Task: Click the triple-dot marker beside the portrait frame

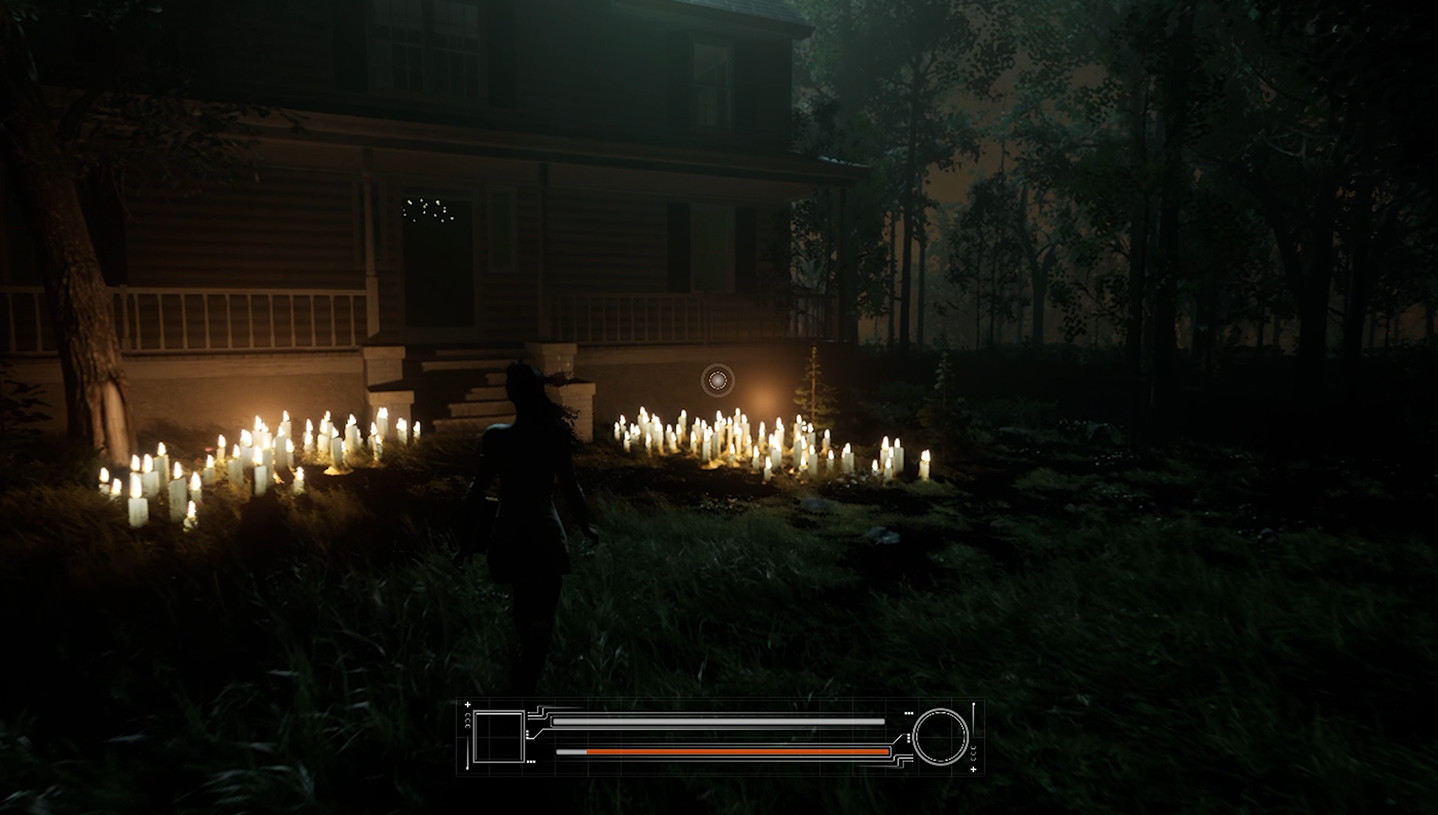Action: coord(530,762)
